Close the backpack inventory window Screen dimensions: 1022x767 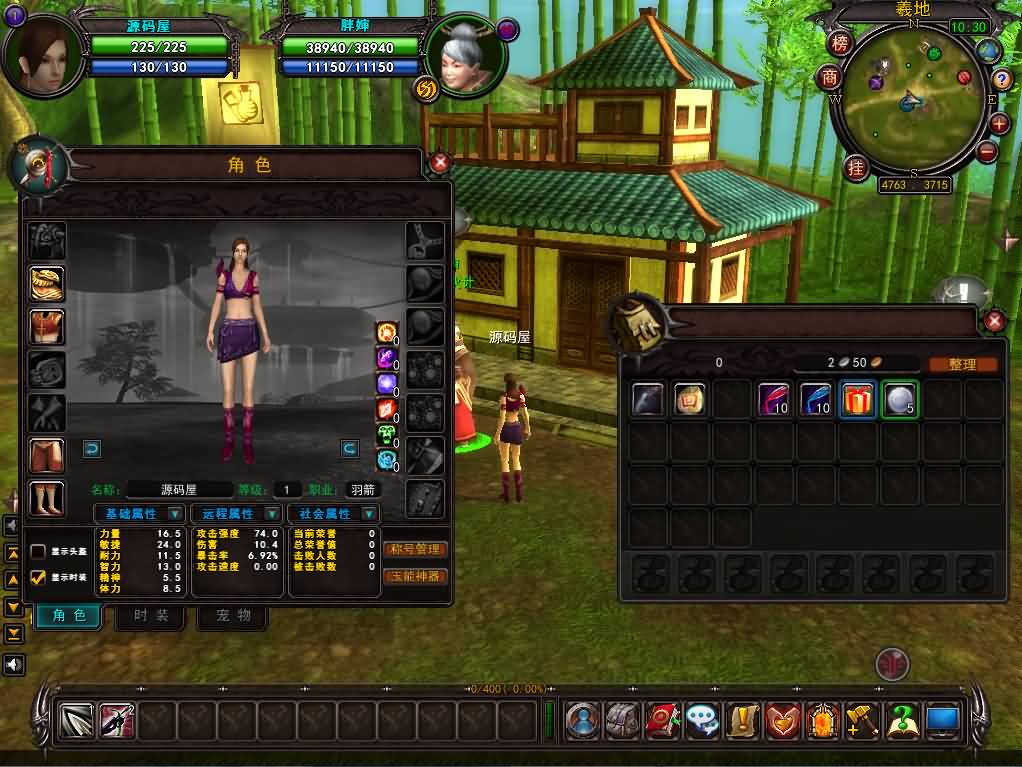(994, 321)
